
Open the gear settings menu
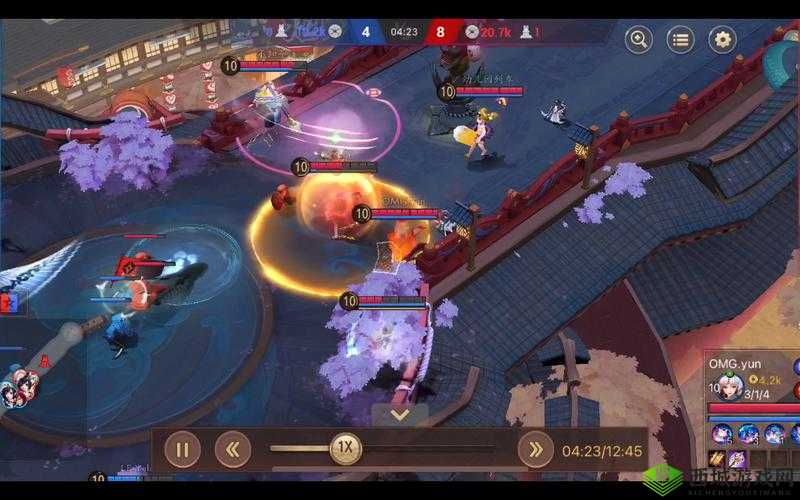pyautogui.click(x=722, y=40)
